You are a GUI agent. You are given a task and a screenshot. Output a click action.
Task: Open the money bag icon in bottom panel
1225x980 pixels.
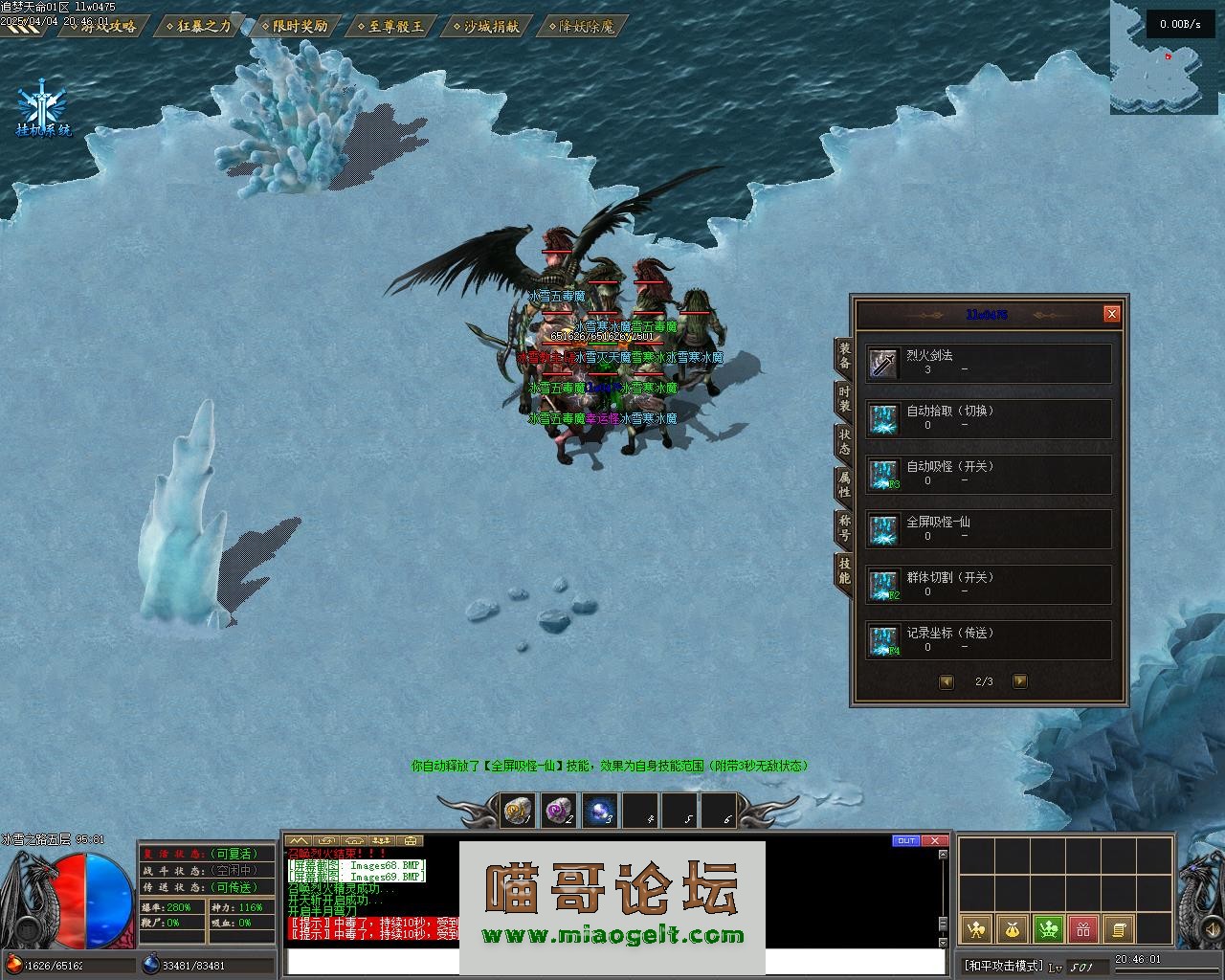tap(1013, 928)
